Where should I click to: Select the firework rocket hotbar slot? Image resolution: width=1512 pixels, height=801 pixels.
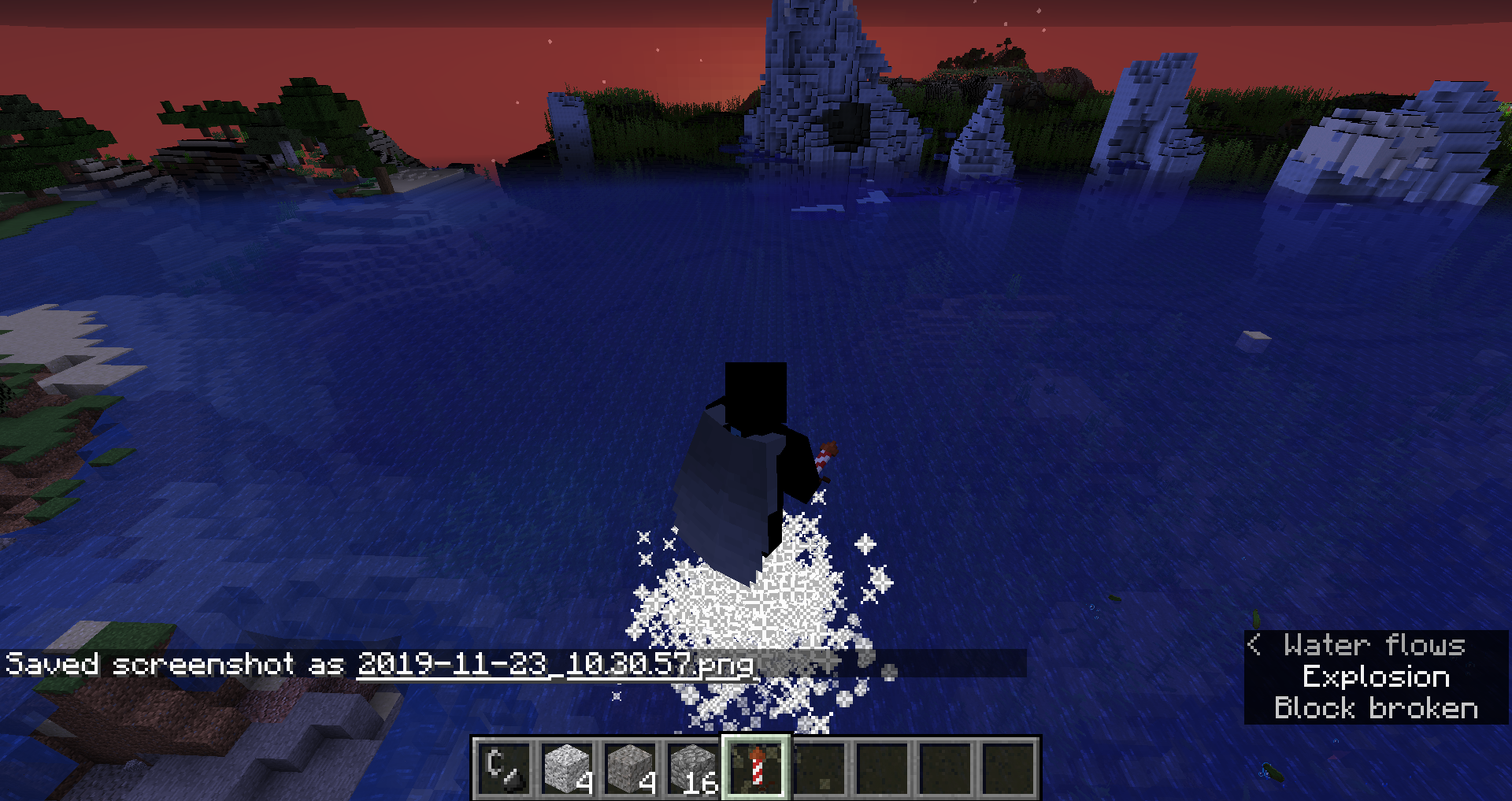point(756,768)
